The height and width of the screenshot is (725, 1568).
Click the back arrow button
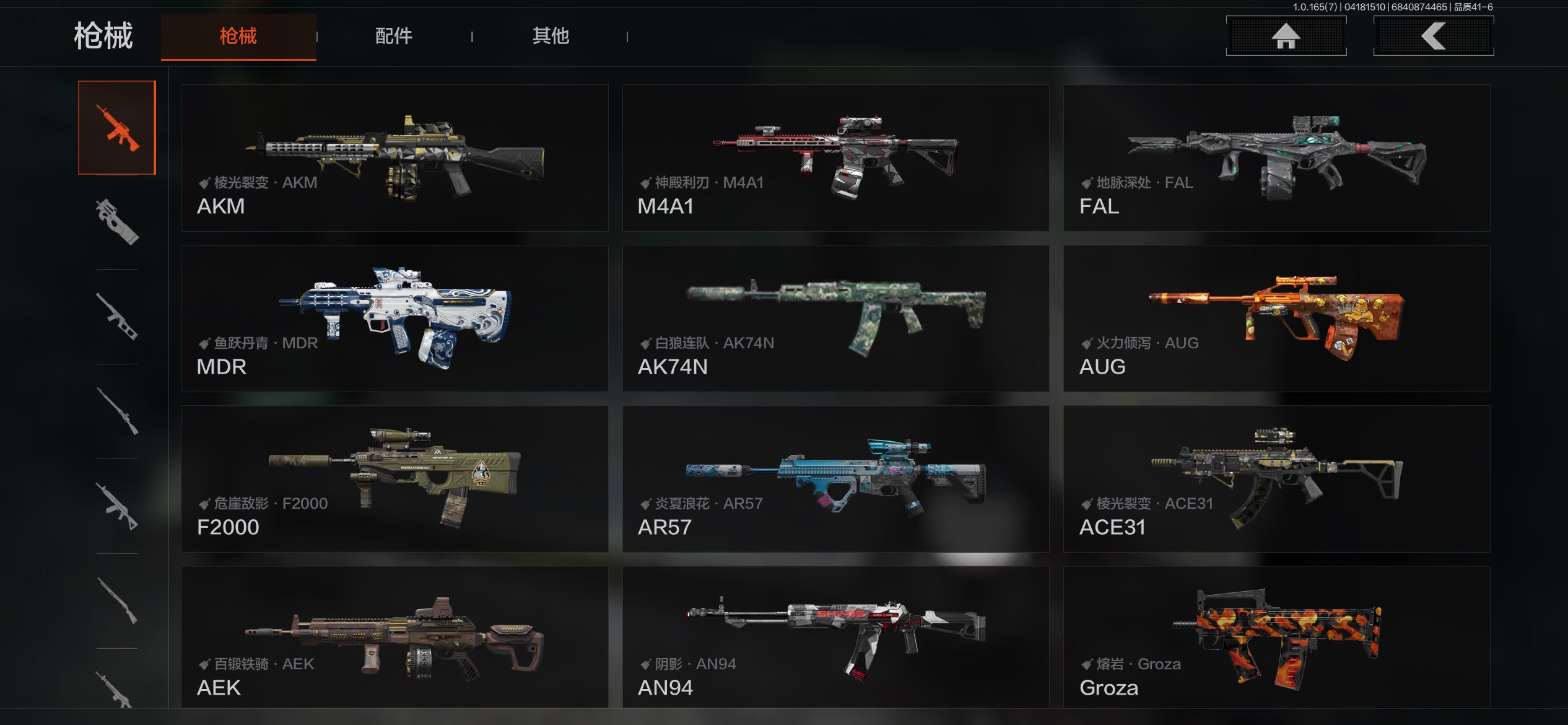(1433, 36)
